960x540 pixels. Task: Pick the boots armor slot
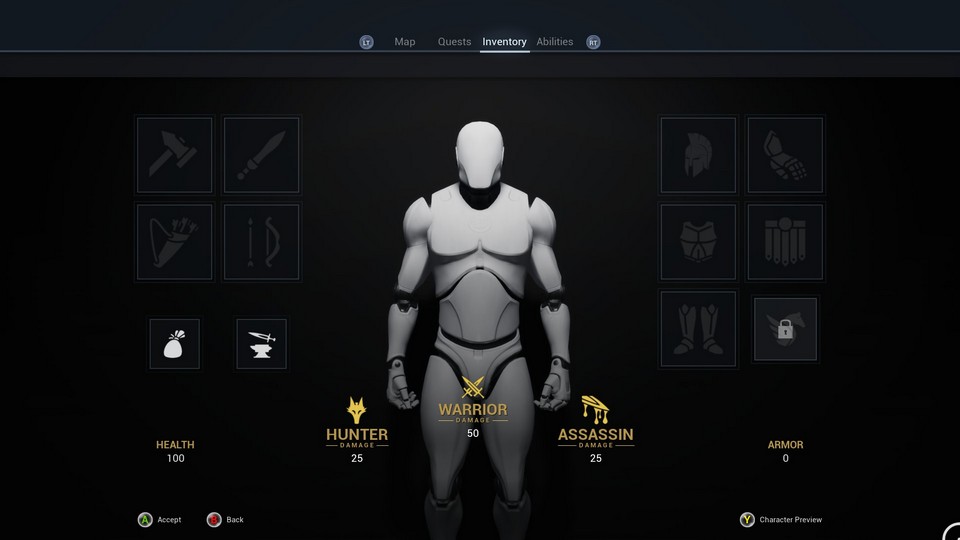pos(698,329)
